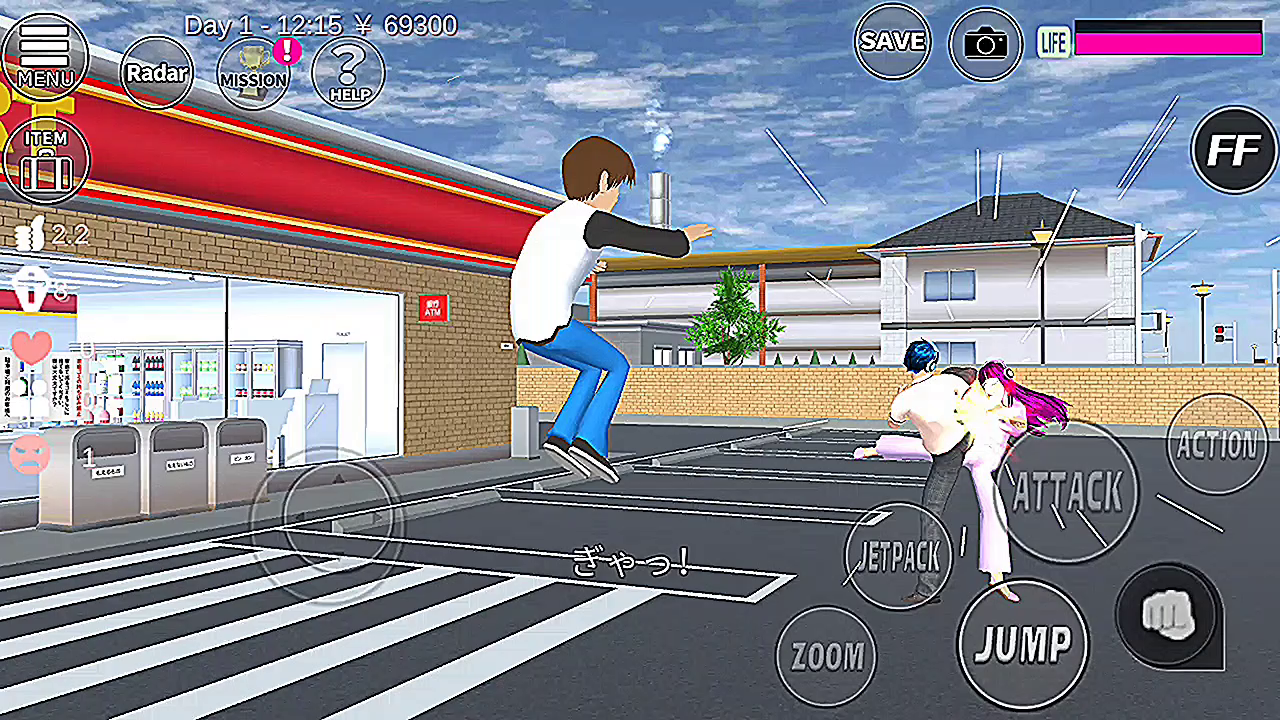Activate the FF fast-forward button
The image size is (1280, 720).
pyautogui.click(x=1234, y=150)
